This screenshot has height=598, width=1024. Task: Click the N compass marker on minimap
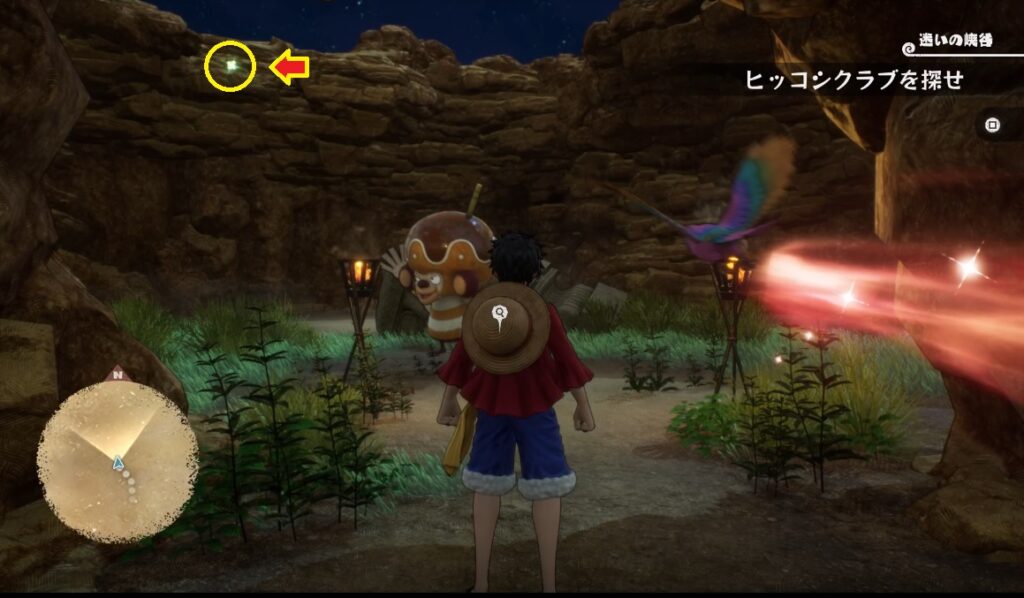118,376
